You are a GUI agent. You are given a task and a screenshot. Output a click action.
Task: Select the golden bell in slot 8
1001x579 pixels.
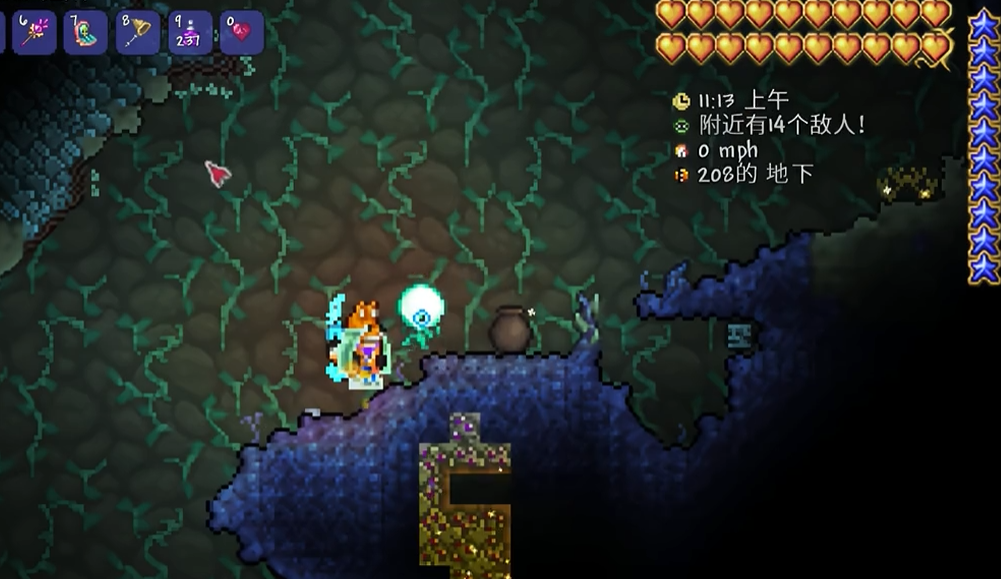coord(138,32)
